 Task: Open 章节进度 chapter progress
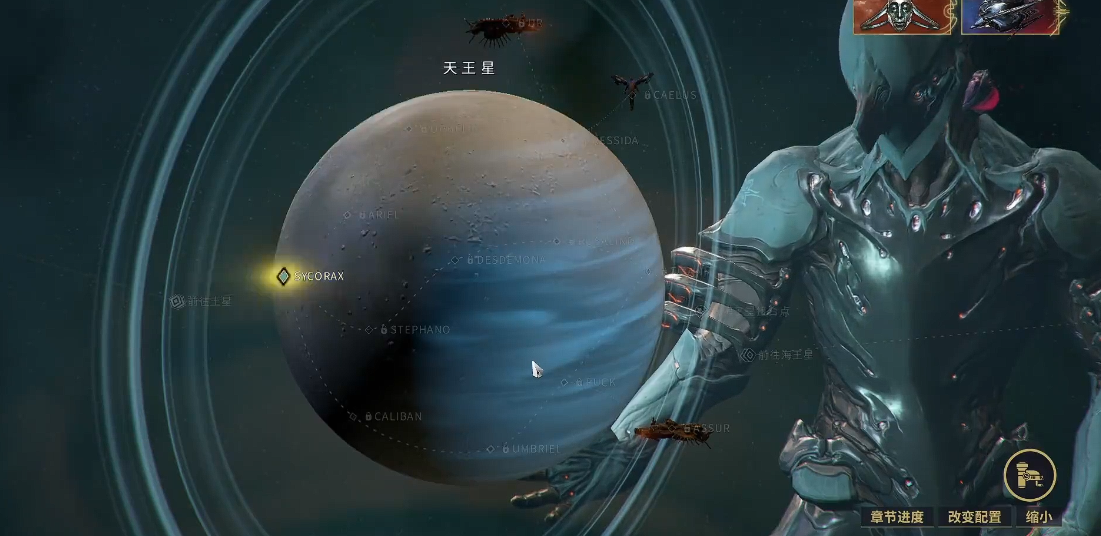click(x=896, y=517)
